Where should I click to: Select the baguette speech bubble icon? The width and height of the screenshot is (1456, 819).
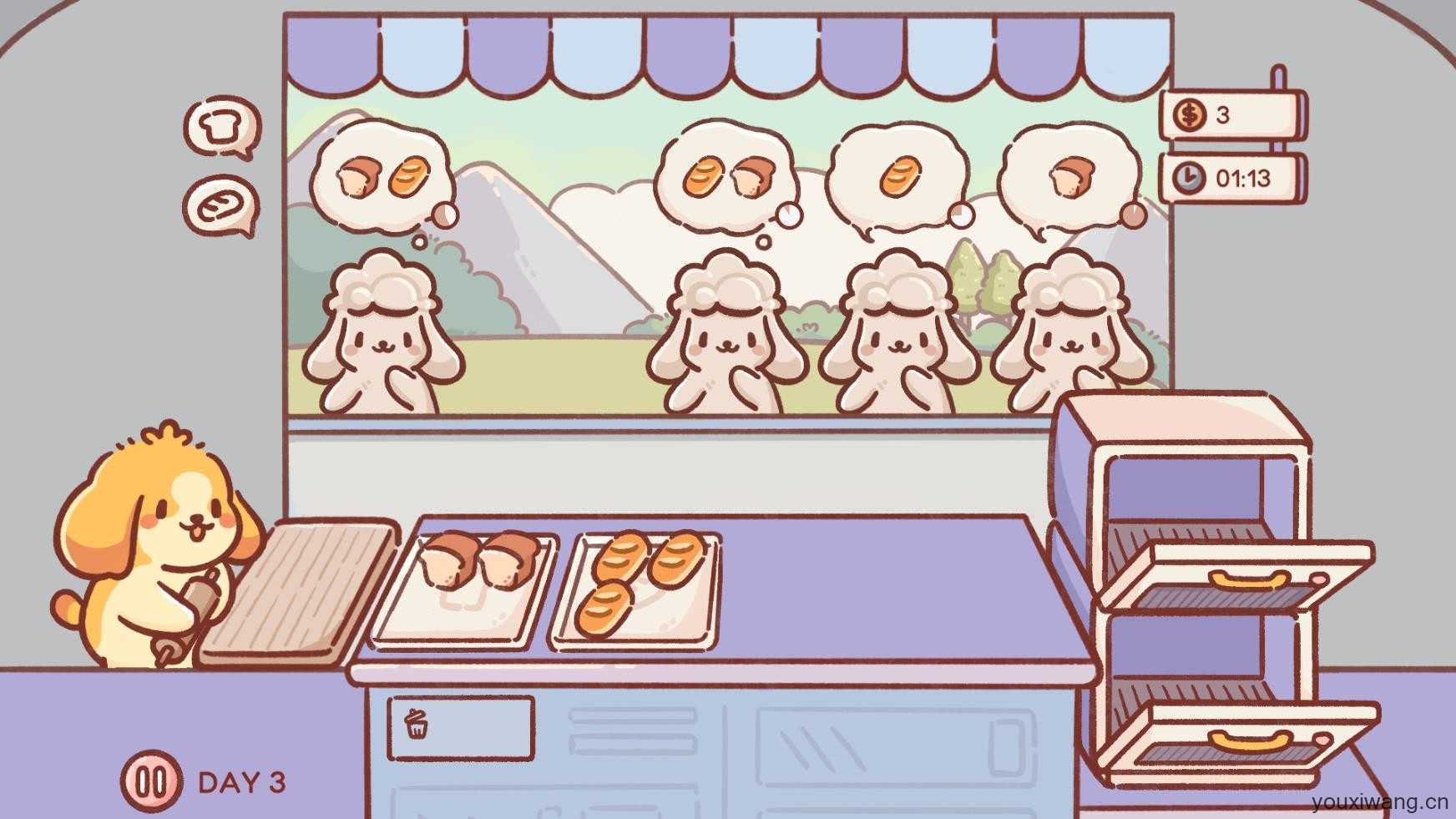pyautogui.click(x=221, y=205)
